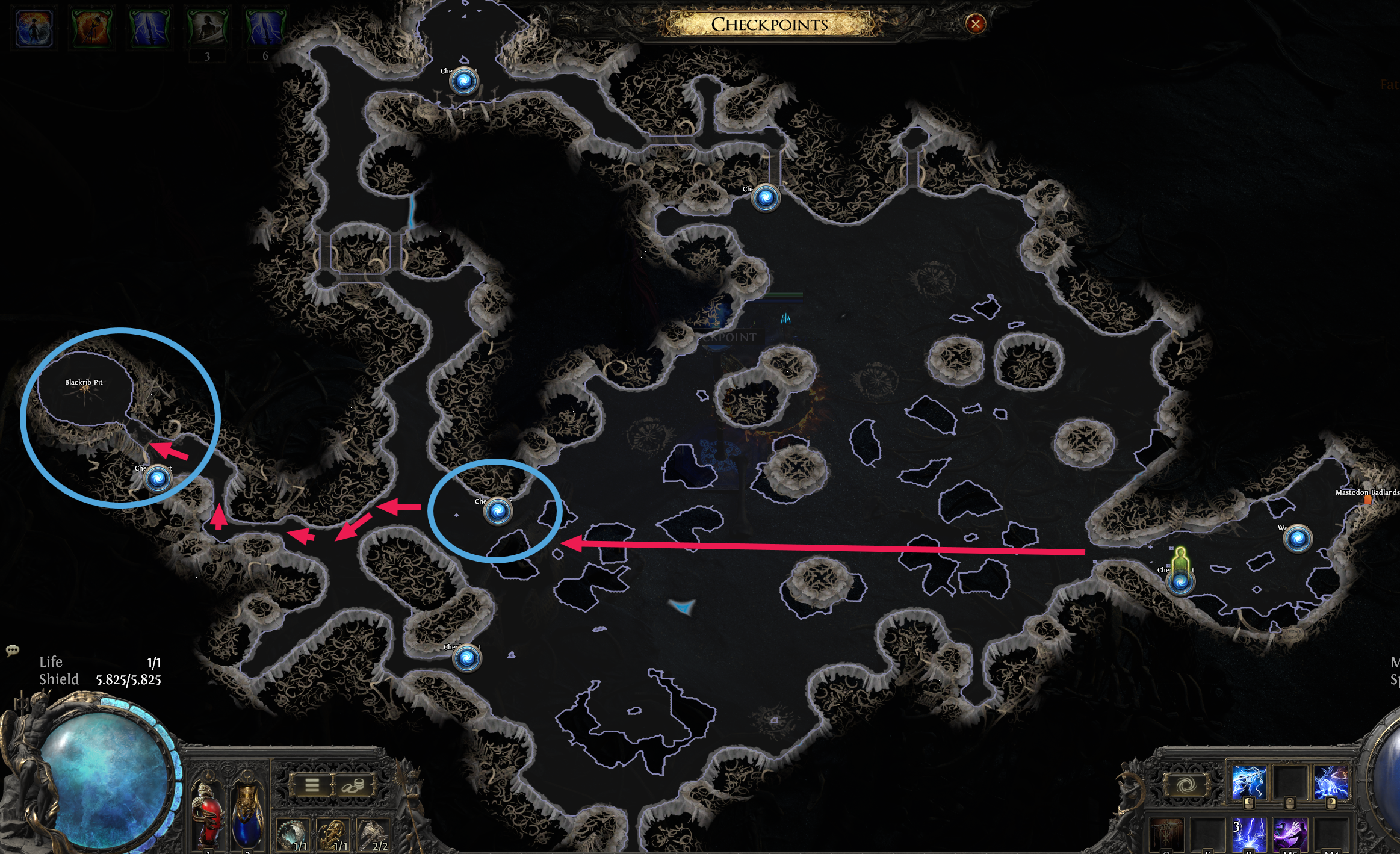Select the waypoint marker near Mastodon Badlands
This screenshot has height=854, width=1400.
point(1298,538)
